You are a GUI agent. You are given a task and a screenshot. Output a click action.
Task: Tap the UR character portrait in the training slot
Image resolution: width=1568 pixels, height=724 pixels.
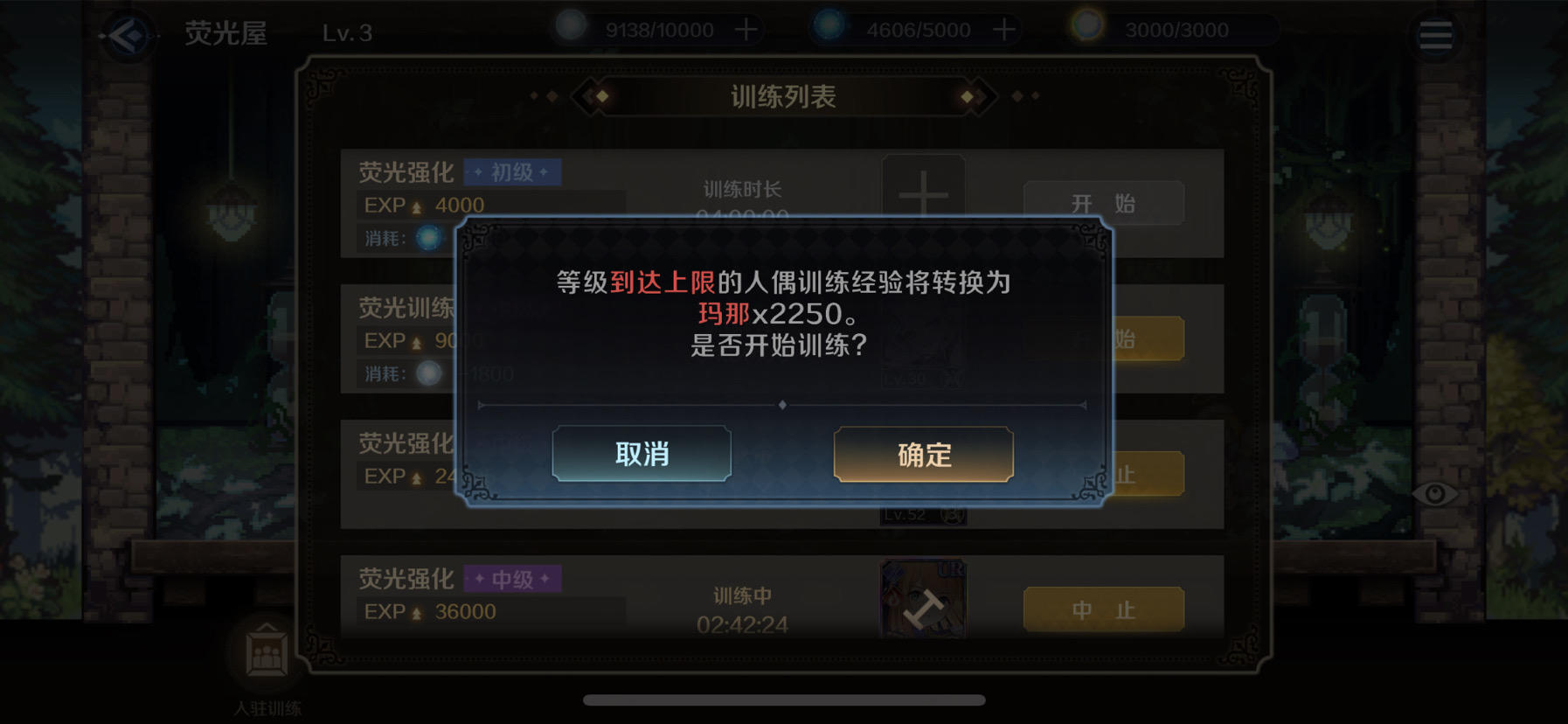pos(922,599)
